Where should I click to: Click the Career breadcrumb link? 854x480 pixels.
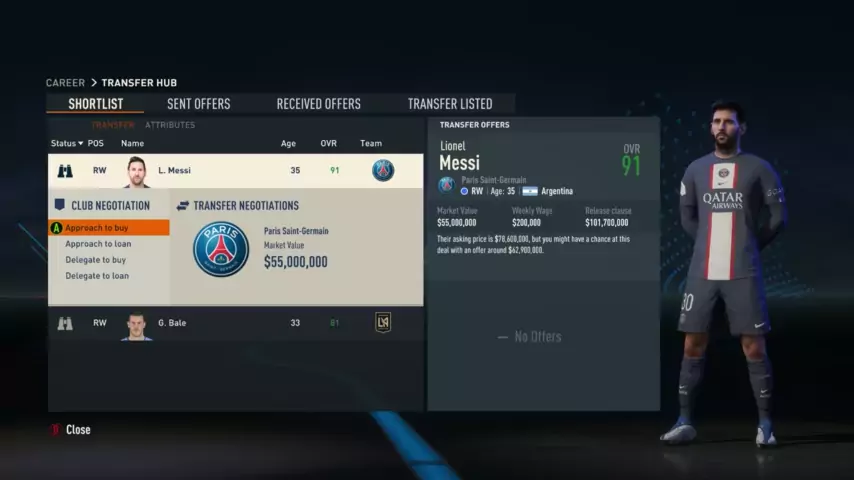coord(65,83)
